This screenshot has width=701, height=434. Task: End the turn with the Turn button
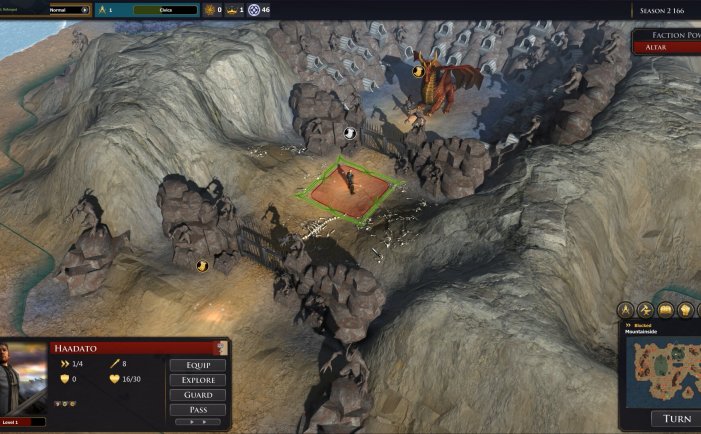(x=676, y=418)
